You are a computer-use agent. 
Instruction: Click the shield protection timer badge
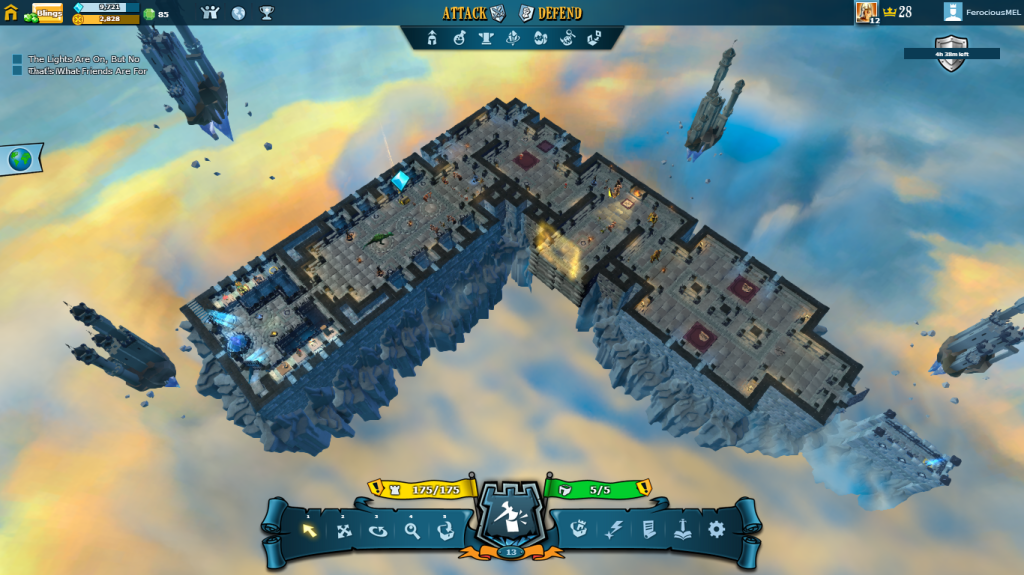pos(951,54)
